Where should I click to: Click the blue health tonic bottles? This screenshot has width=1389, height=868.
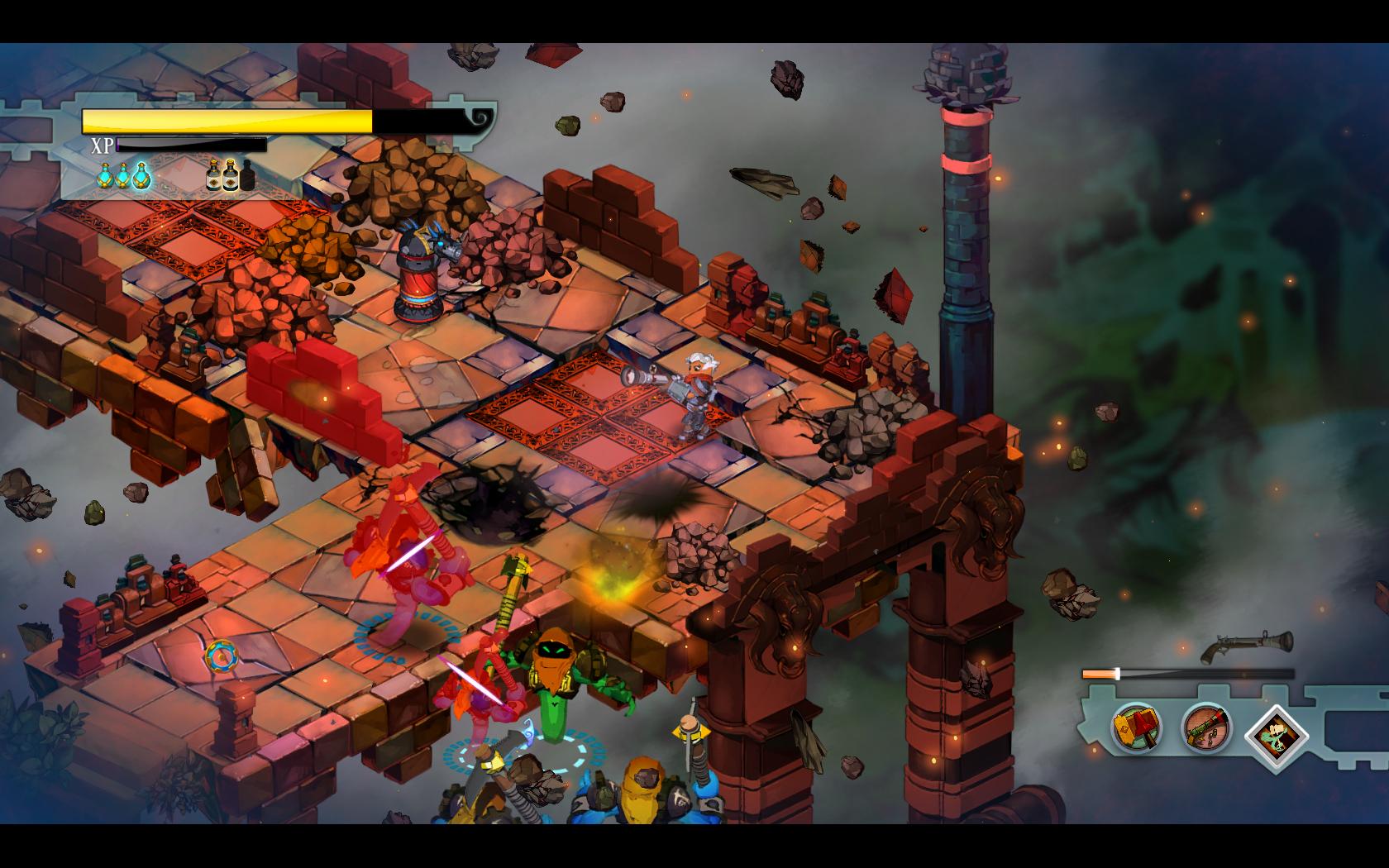(x=123, y=175)
